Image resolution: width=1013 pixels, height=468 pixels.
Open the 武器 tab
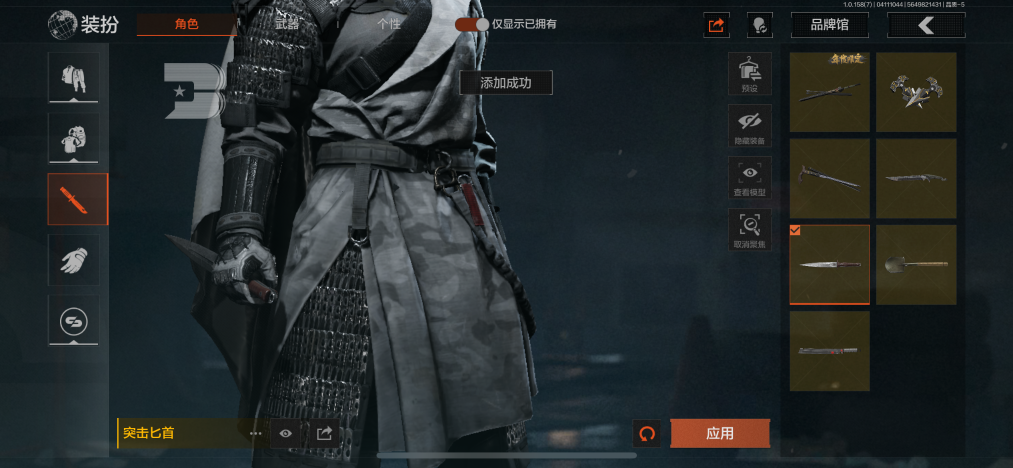(287, 24)
